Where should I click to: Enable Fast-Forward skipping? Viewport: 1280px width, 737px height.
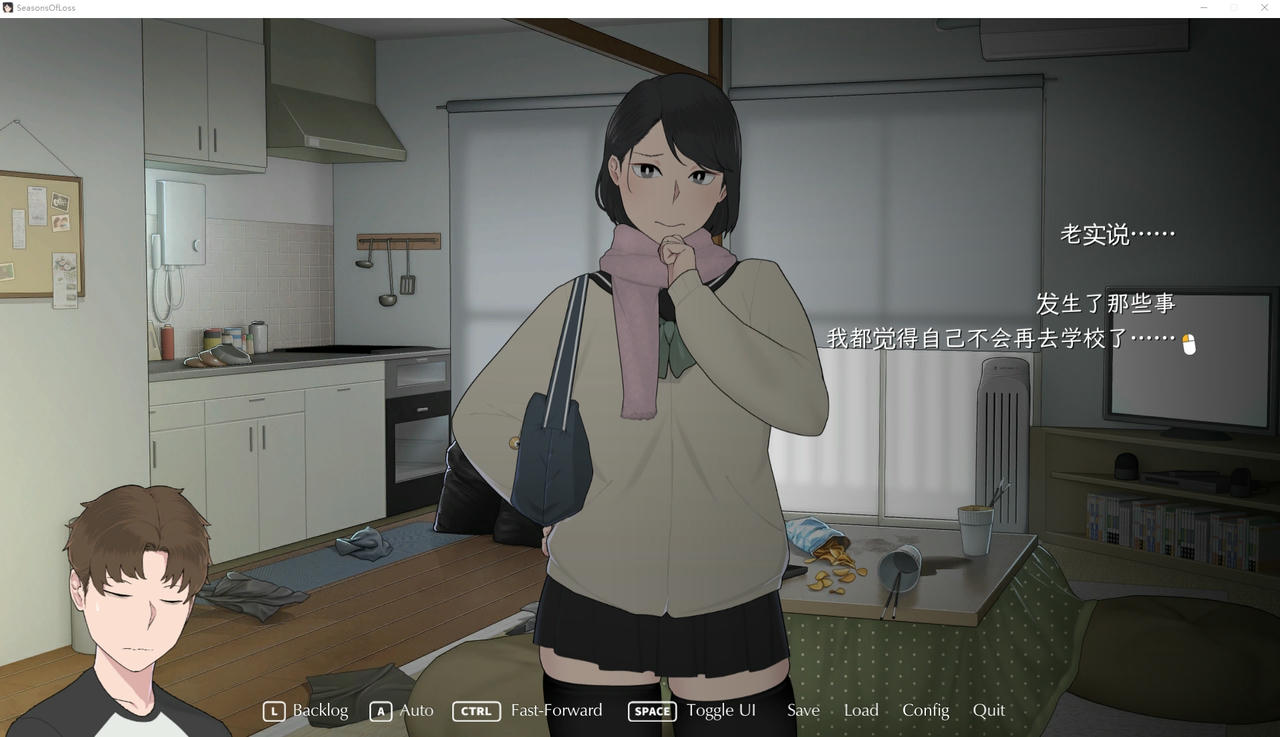(556, 710)
